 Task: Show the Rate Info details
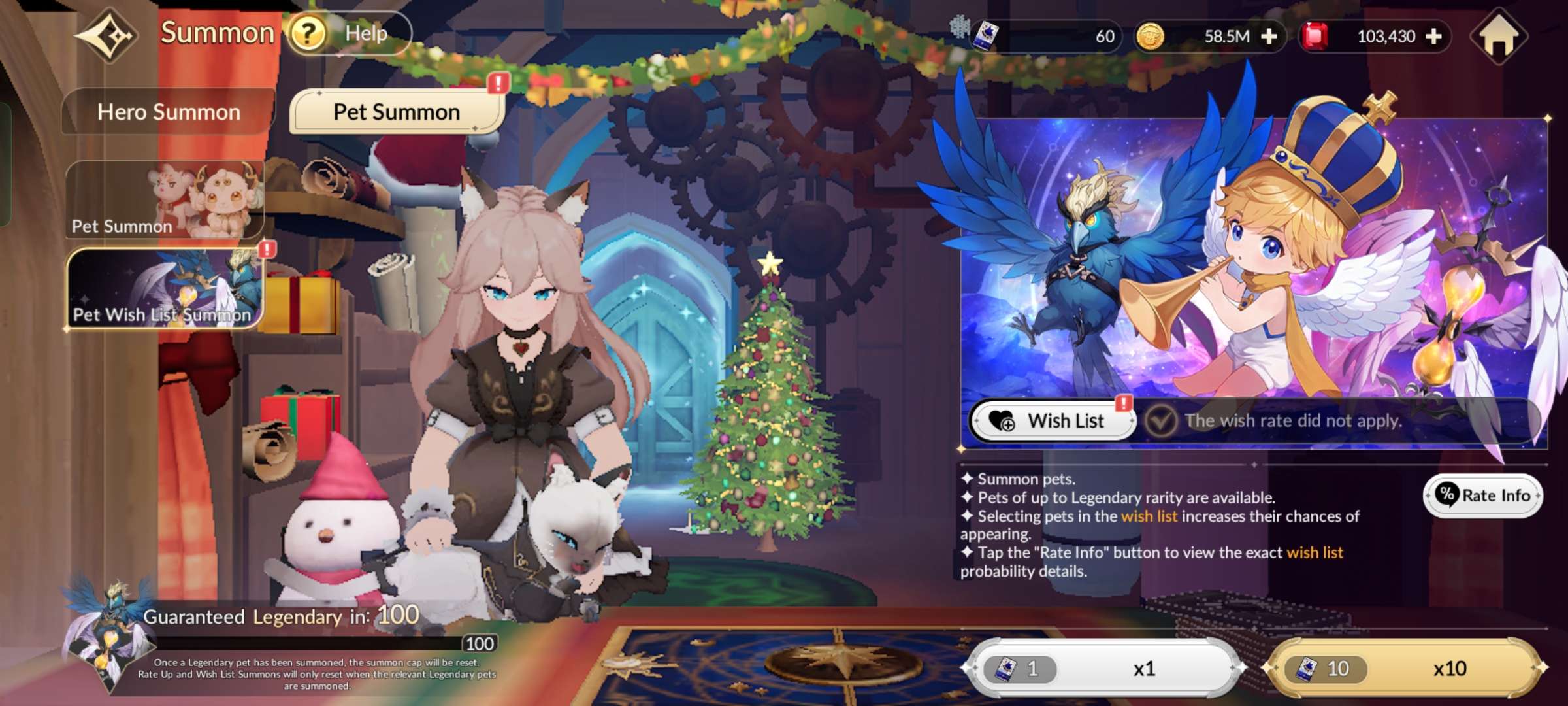pos(1483,496)
